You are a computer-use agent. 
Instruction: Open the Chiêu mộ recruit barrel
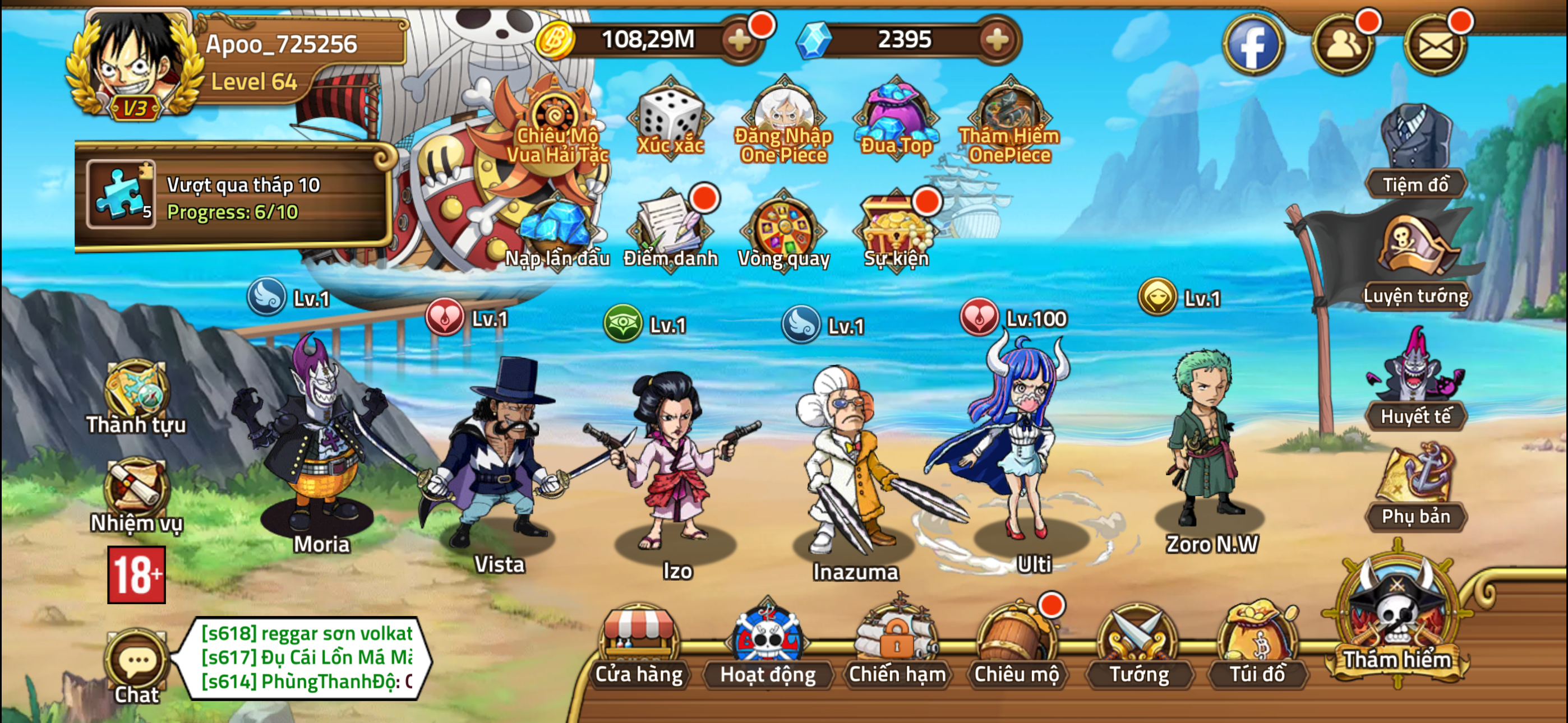pos(1017,646)
